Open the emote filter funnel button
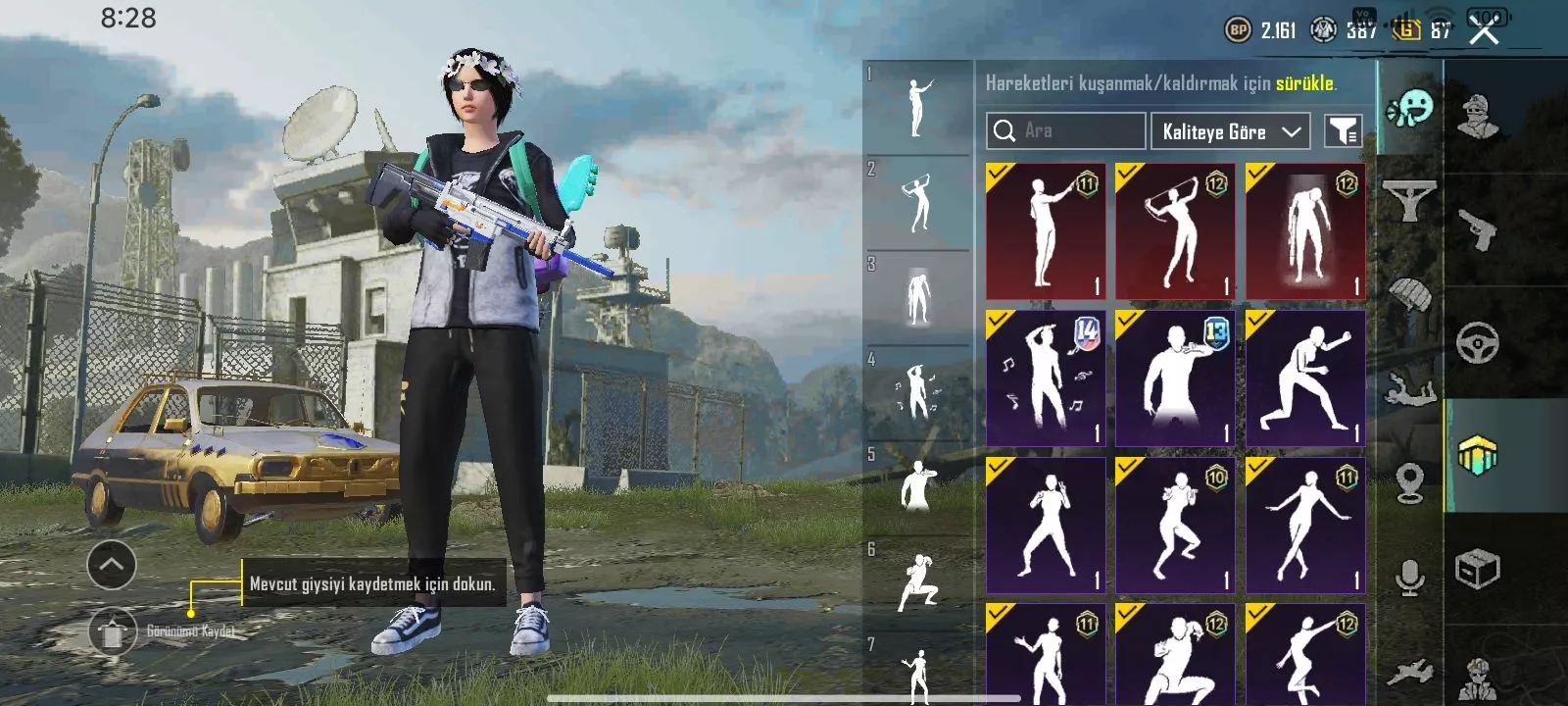Screen dimensions: 1568x706 [1343, 130]
